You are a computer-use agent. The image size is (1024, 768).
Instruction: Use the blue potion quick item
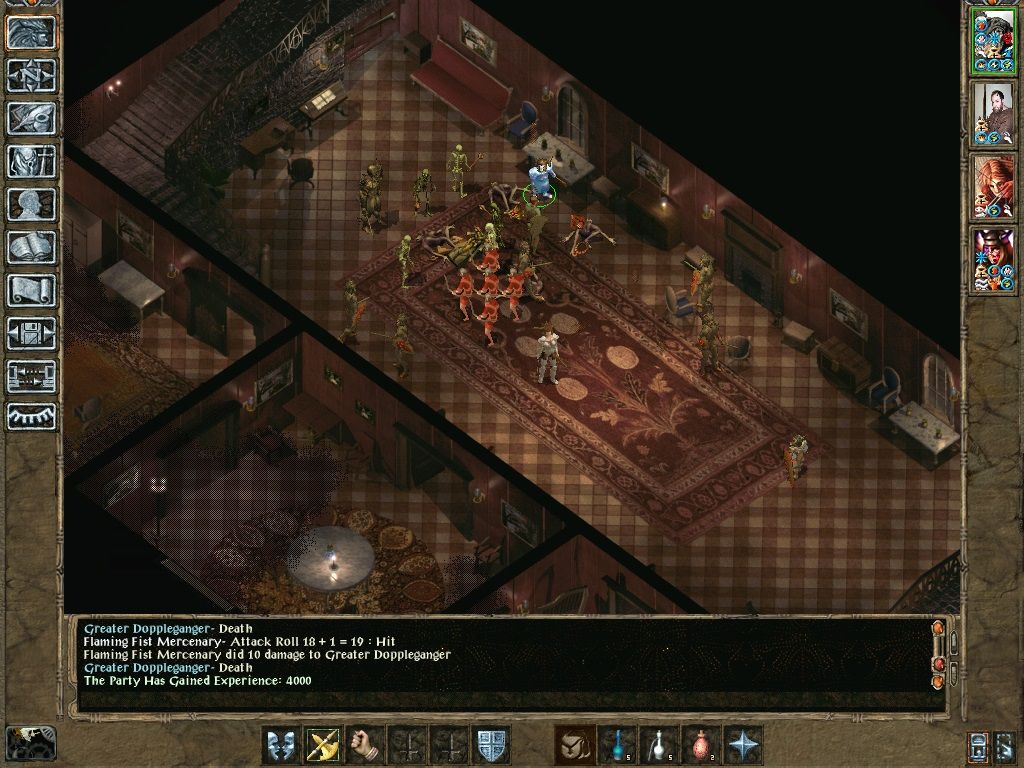point(616,745)
